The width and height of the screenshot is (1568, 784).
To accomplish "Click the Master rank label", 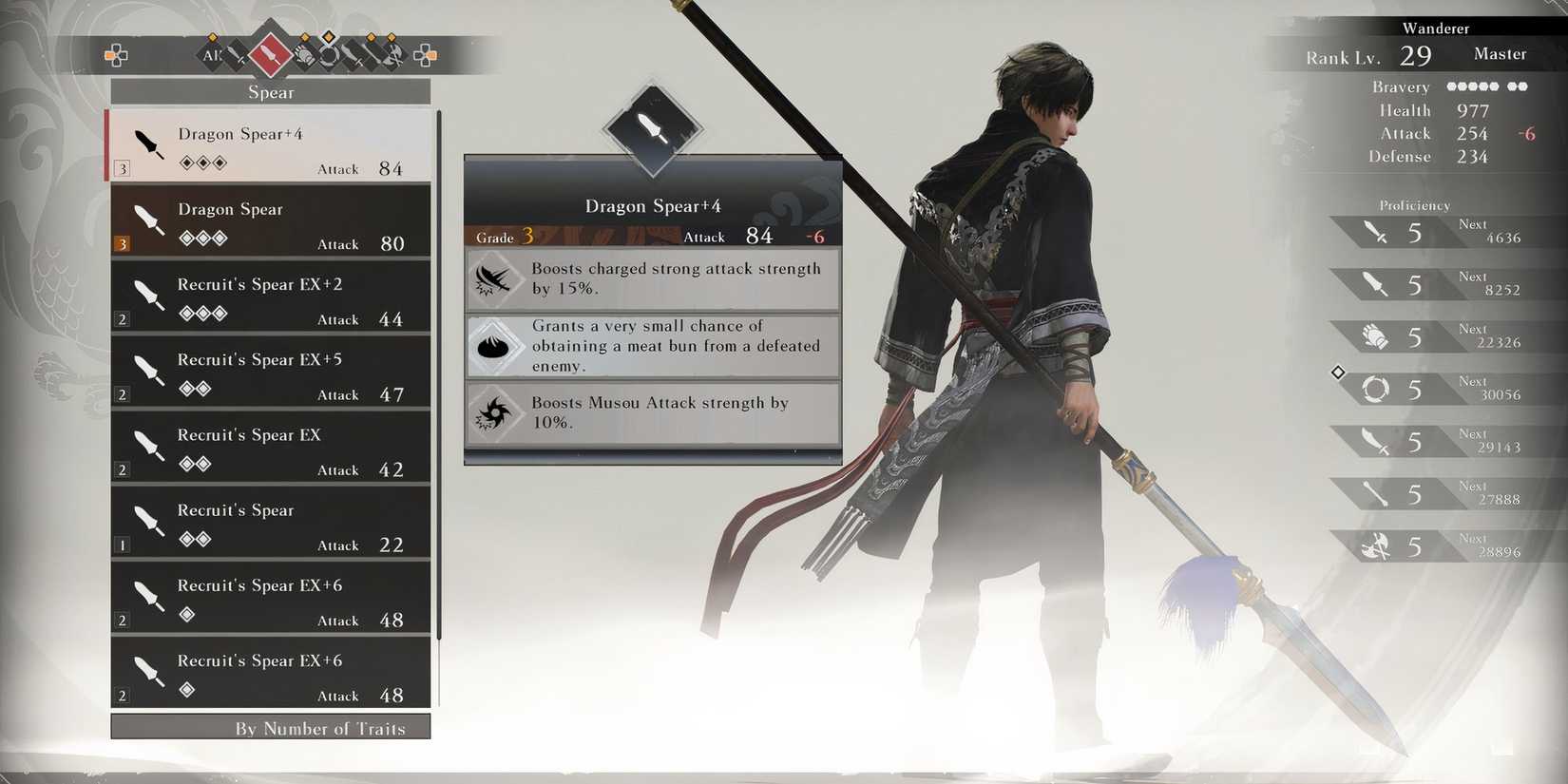I will [x=1500, y=53].
